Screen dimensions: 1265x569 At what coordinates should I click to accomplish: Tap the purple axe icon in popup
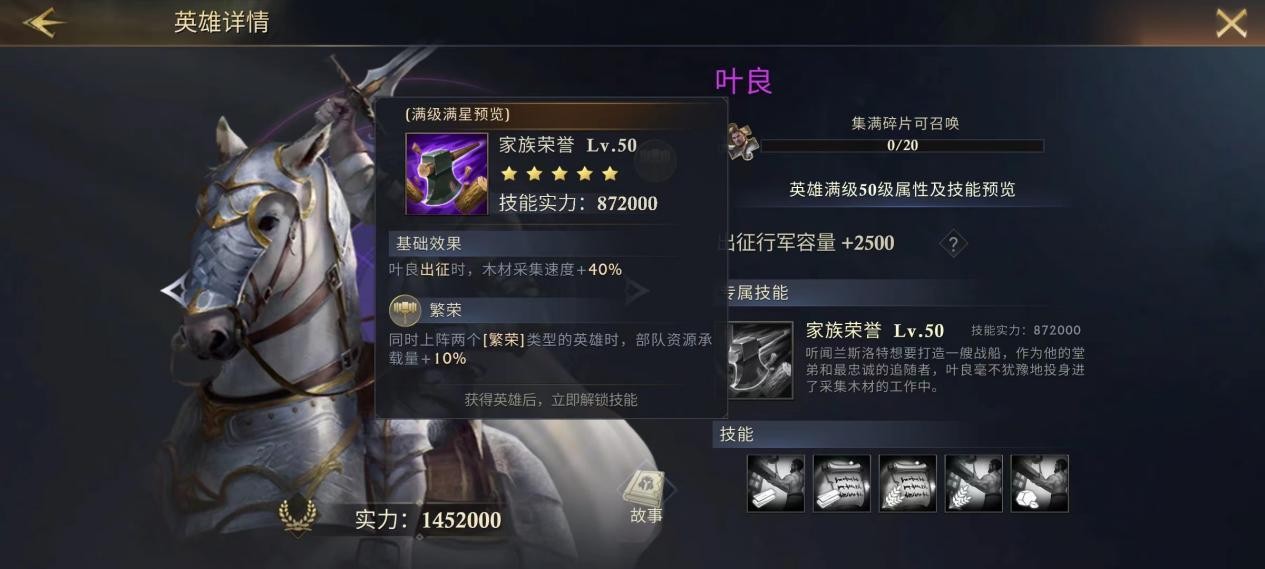click(x=446, y=174)
